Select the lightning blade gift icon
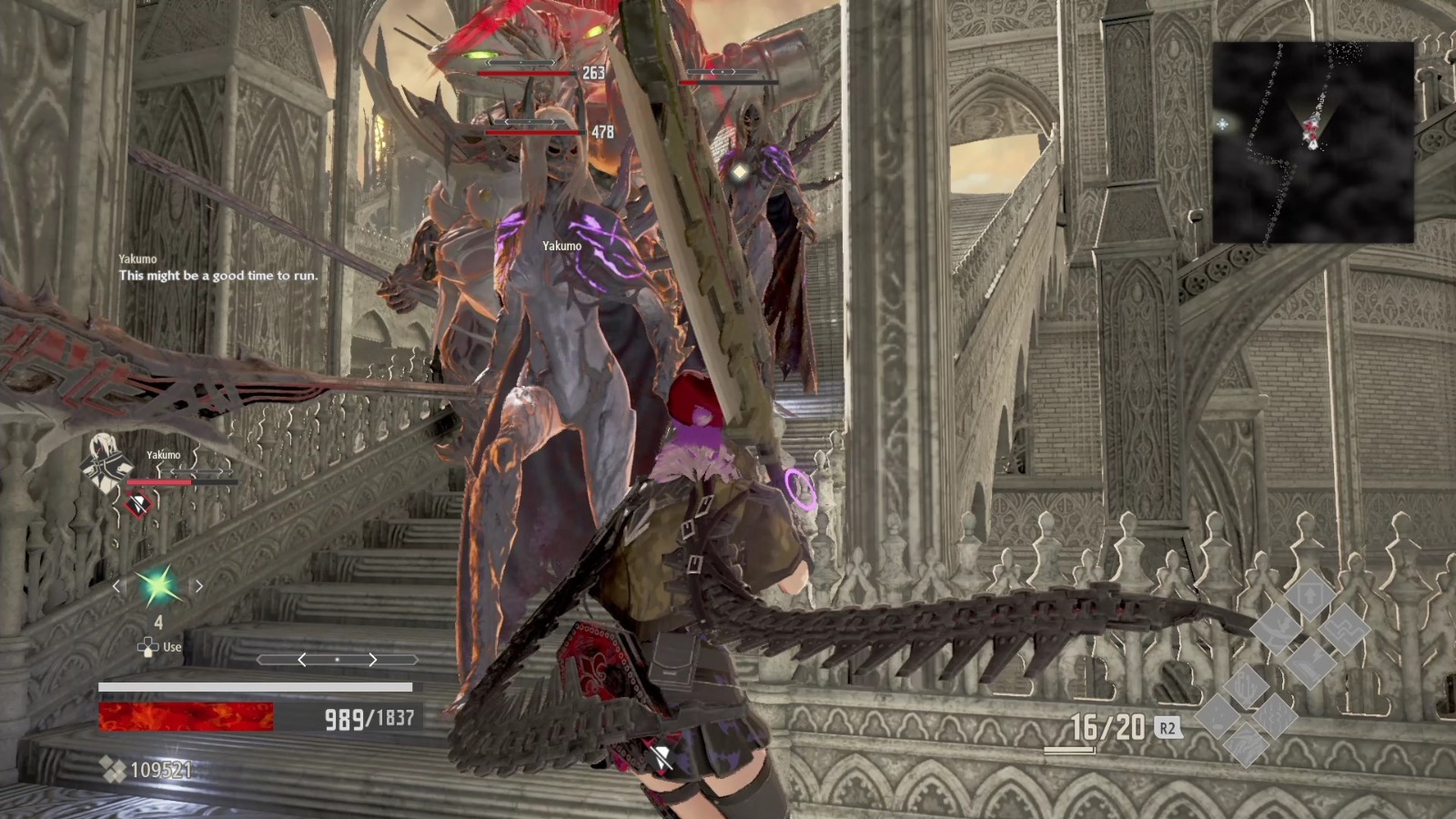Image resolution: width=1456 pixels, height=819 pixels. (1309, 663)
